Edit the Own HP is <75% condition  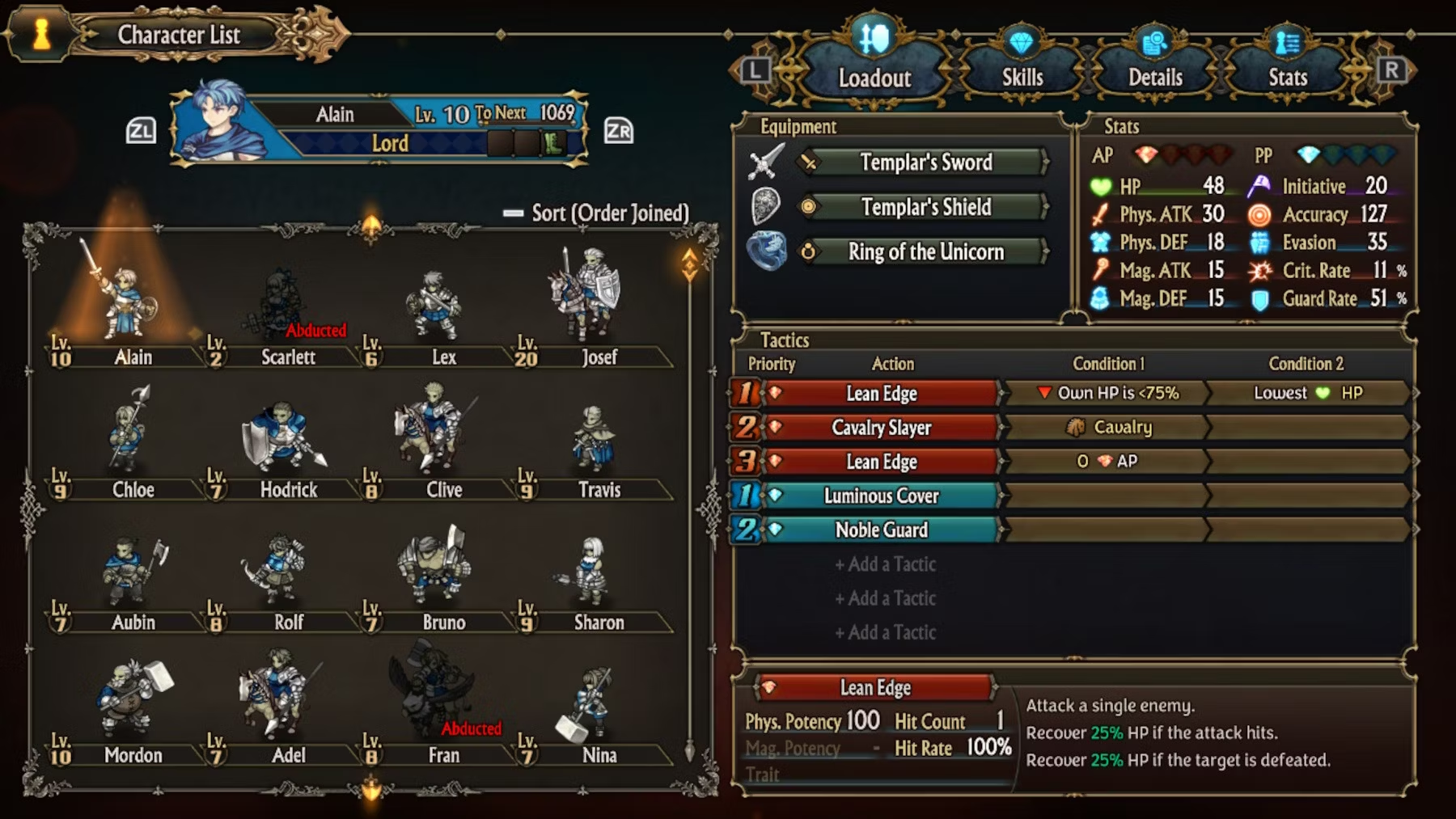point(1107,393)
